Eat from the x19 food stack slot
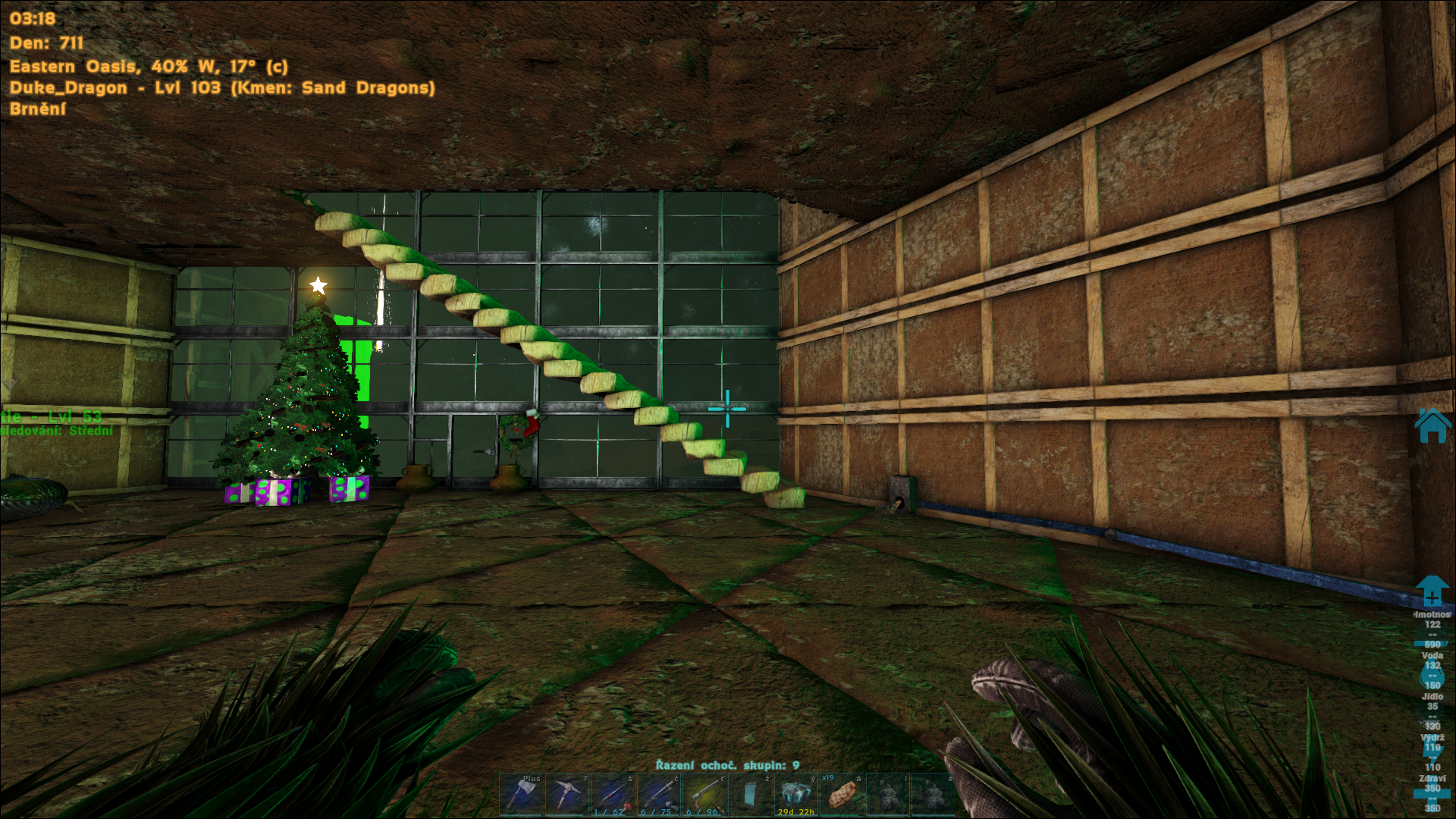Image resolution: width=1456 pixels, height=819 pixels. click(x=842, y=794)
